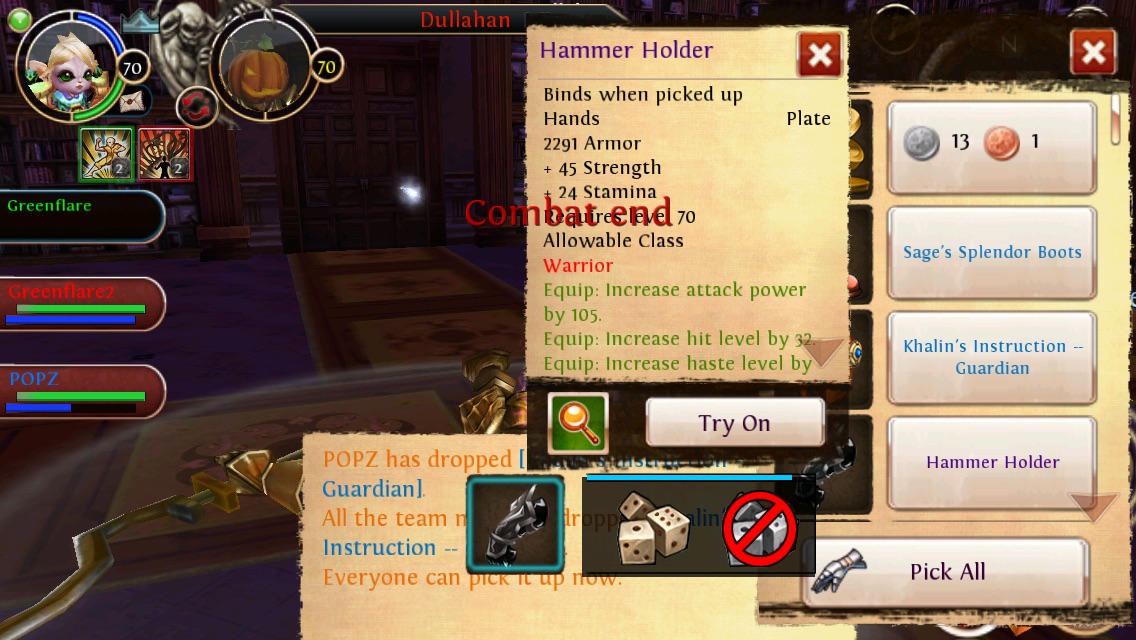1136x640 pixels.
Task: Select the Hammer Holder loot row
Action: click(x=991, y=462)
